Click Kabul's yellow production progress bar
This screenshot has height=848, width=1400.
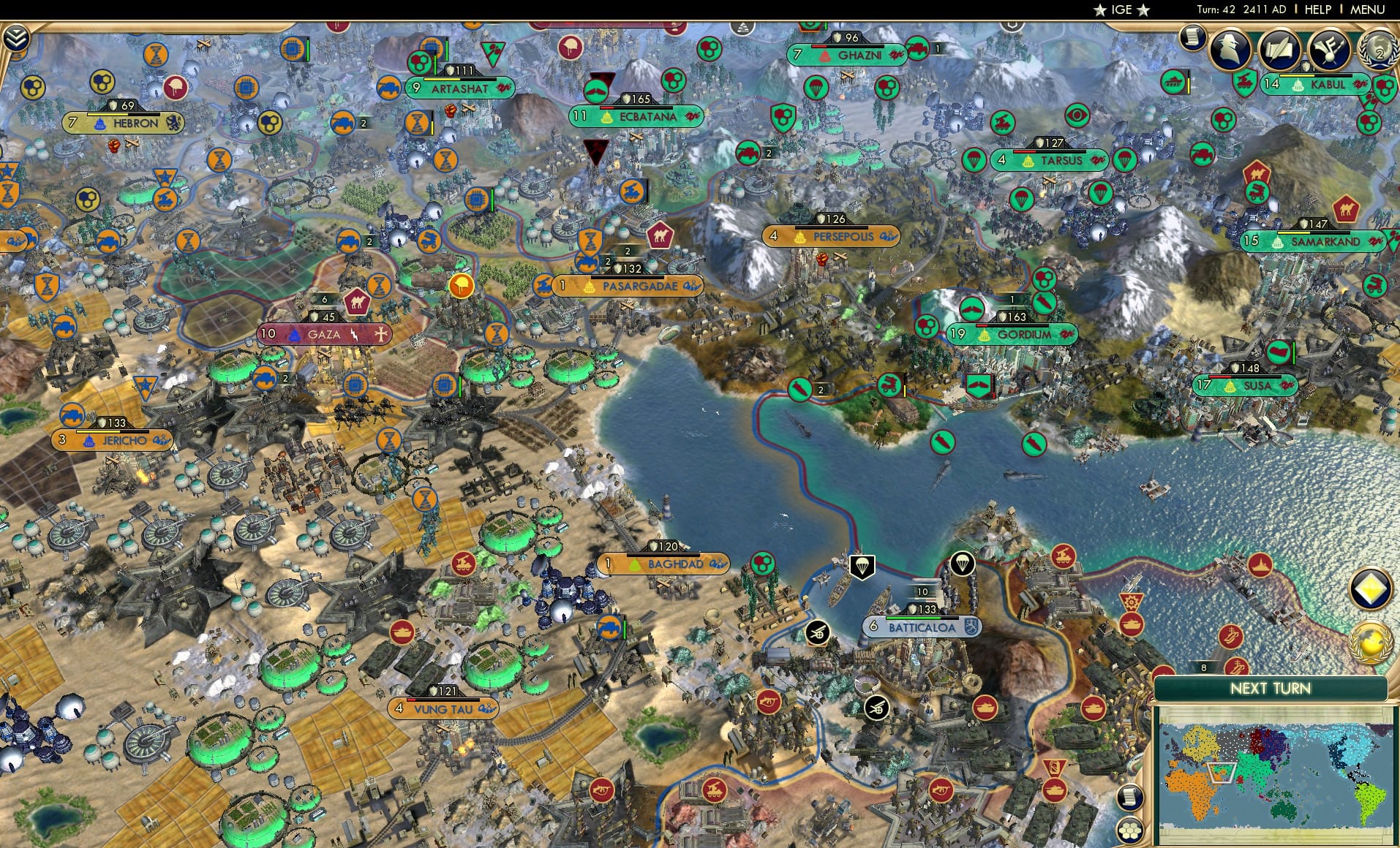(x=1296, y=77)
